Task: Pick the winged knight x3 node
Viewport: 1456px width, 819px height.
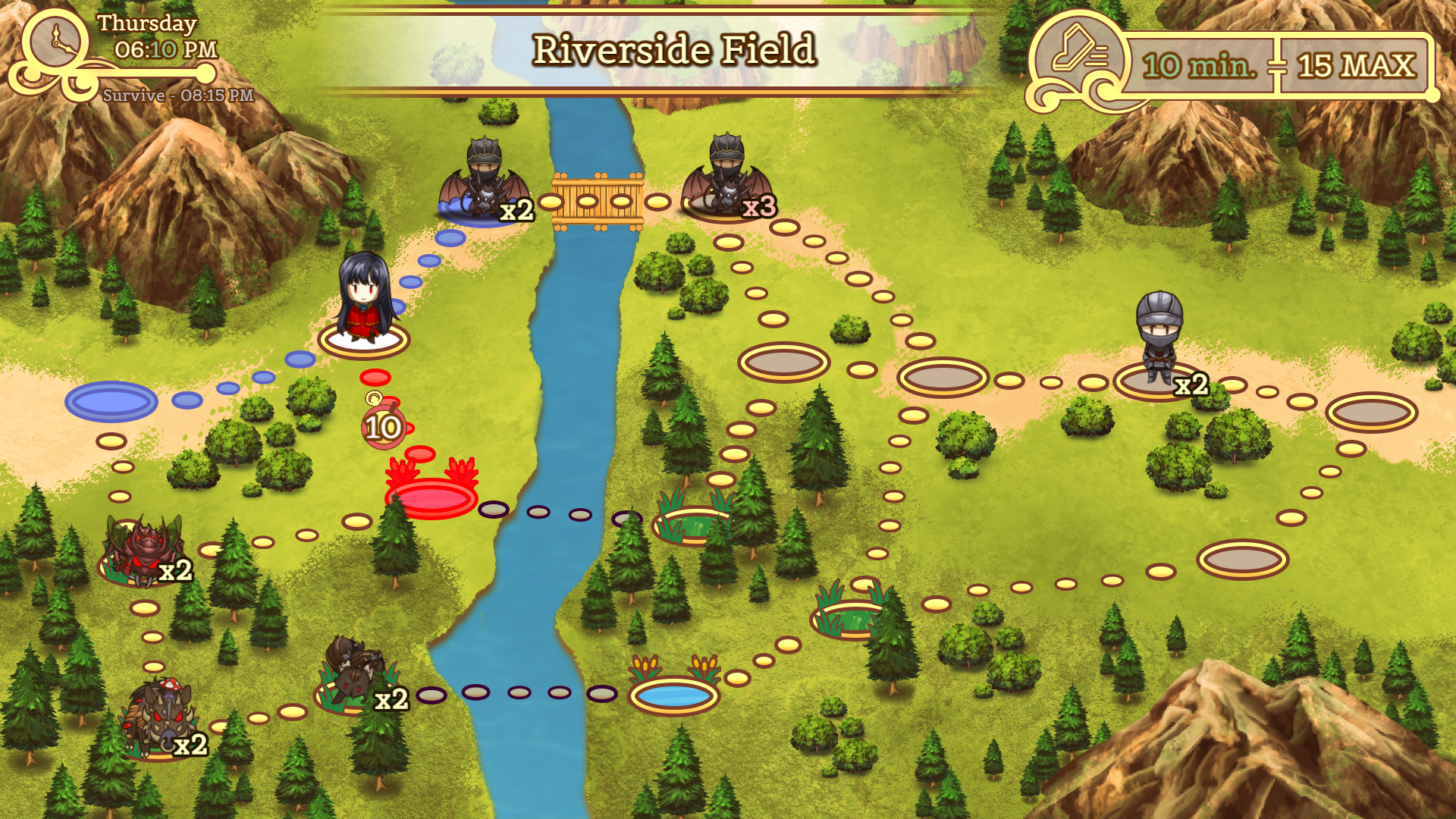Action: [x=726, y=182]
